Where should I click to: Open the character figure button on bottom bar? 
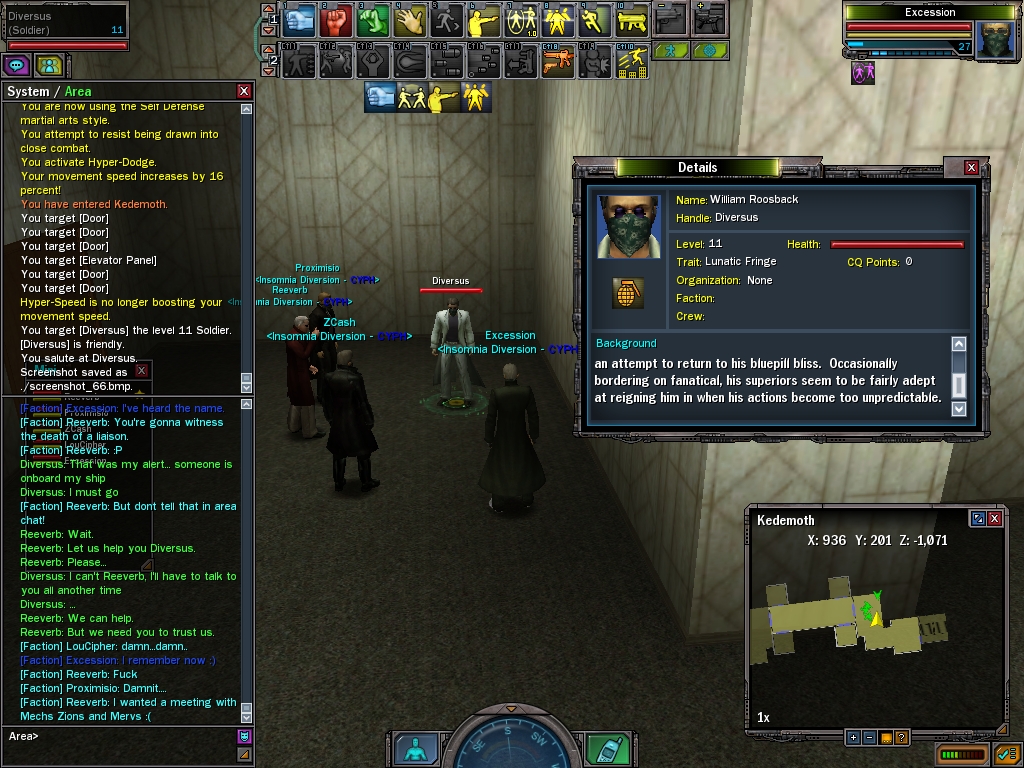(x=415, y=748)
